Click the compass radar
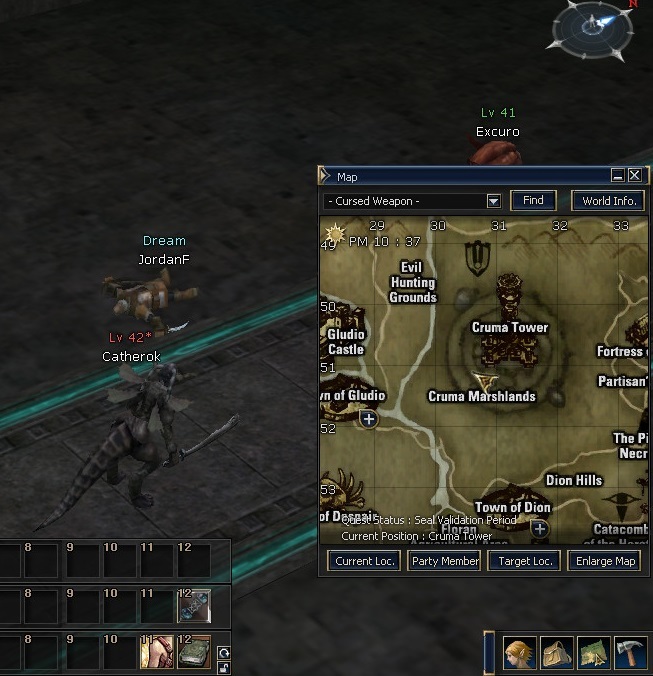 pos(592,29)
